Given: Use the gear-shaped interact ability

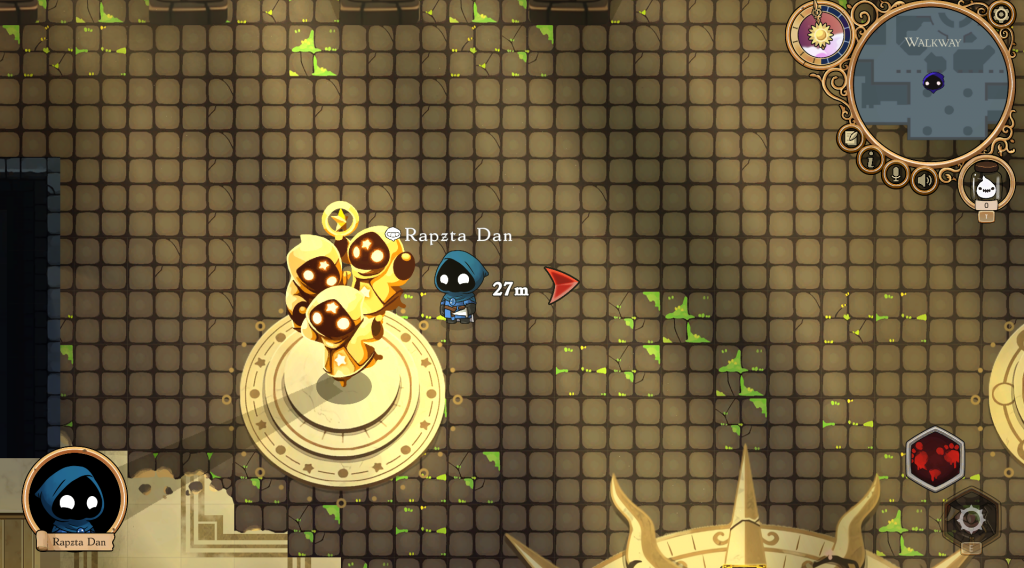Looking at the screenshot, I should click(x=970, y=518).
